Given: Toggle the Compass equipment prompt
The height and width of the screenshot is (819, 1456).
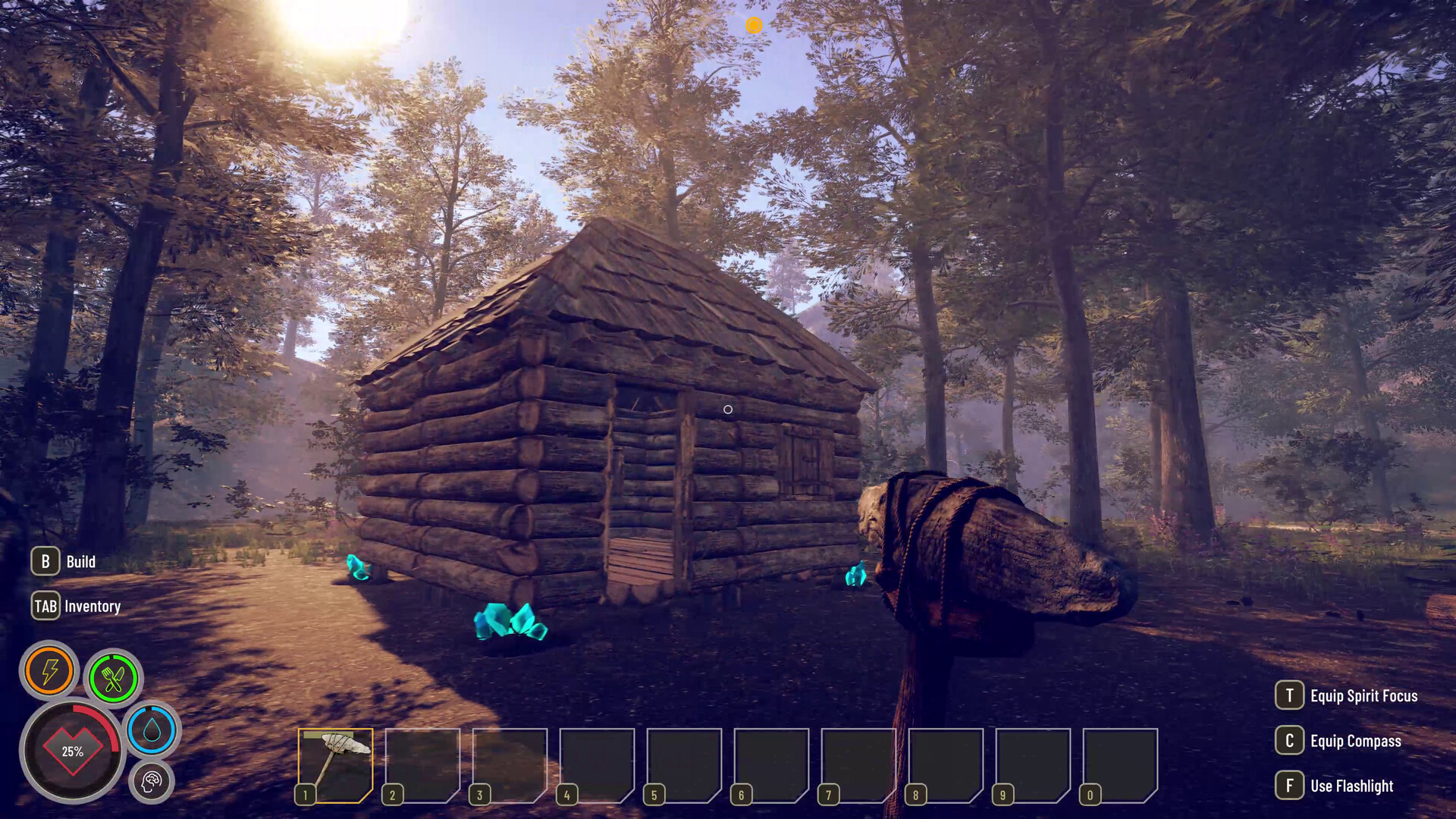Looking at the screenshot, I should 1356,741.
